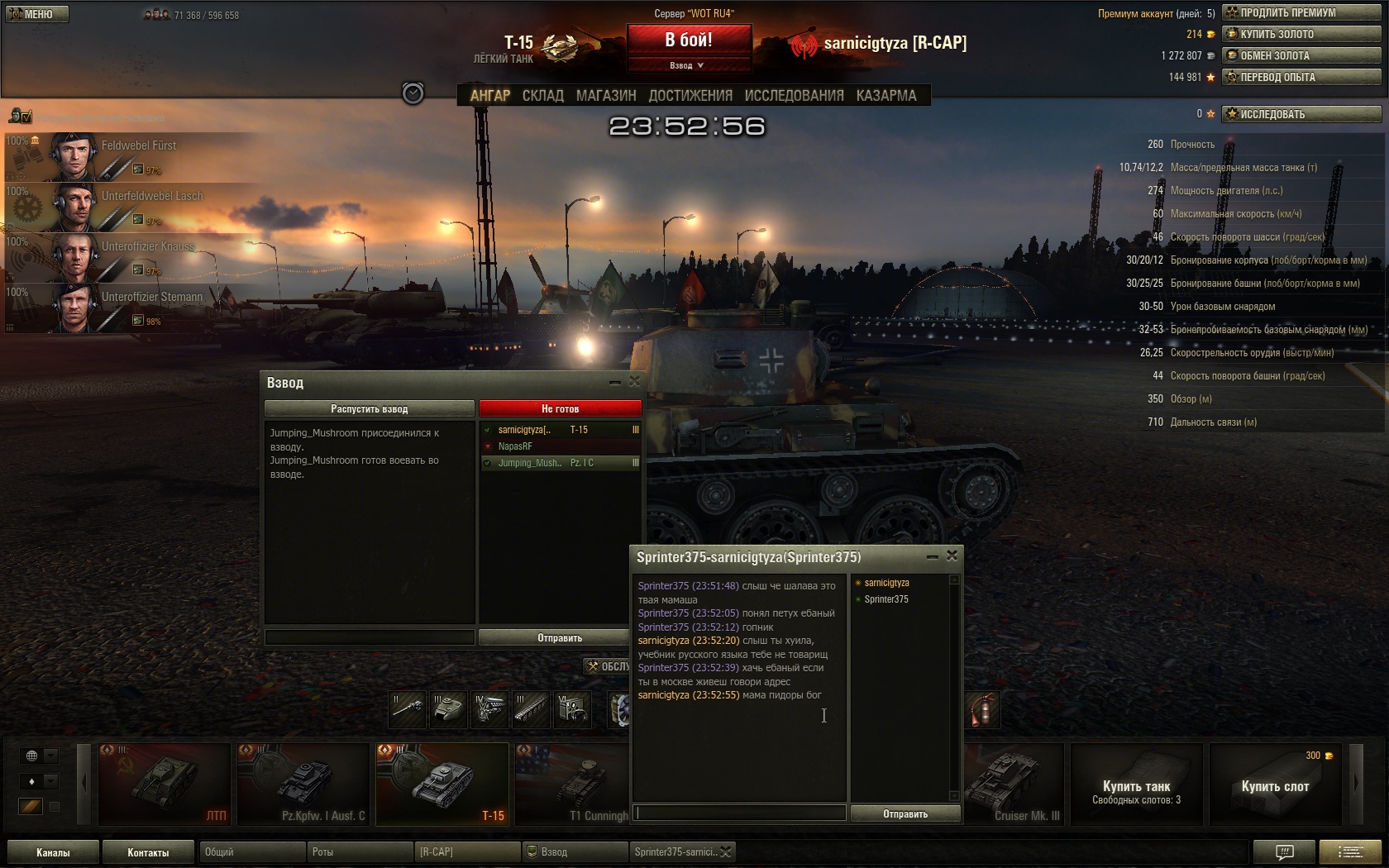Click ПРОДЛИТЬ ПРЕМИУМ button
The image size is (1389, 868).
pyautogui.click(x=1302, y=12)
